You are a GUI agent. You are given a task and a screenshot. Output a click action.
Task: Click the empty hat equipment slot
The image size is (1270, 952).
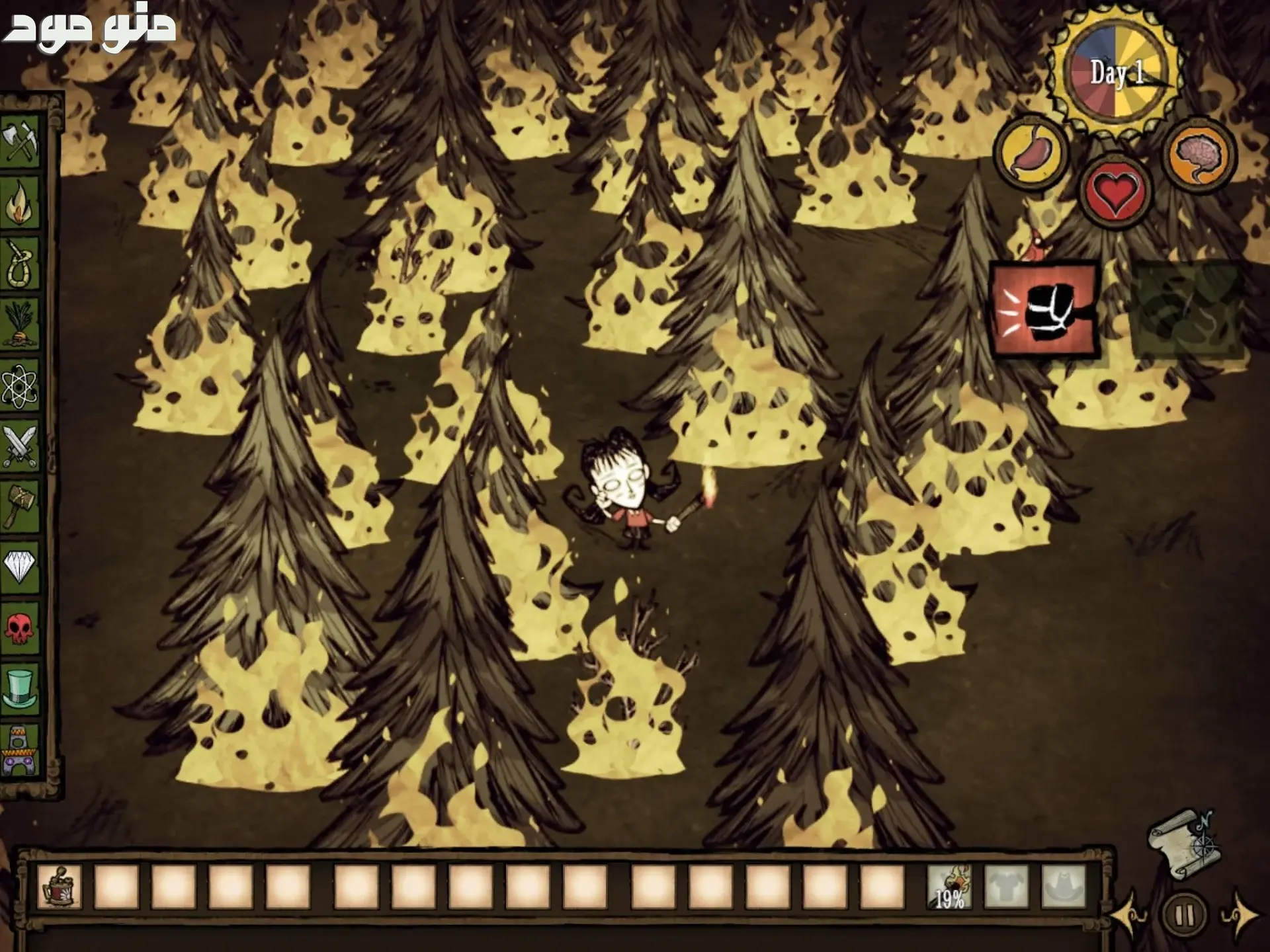[1064, 887]
